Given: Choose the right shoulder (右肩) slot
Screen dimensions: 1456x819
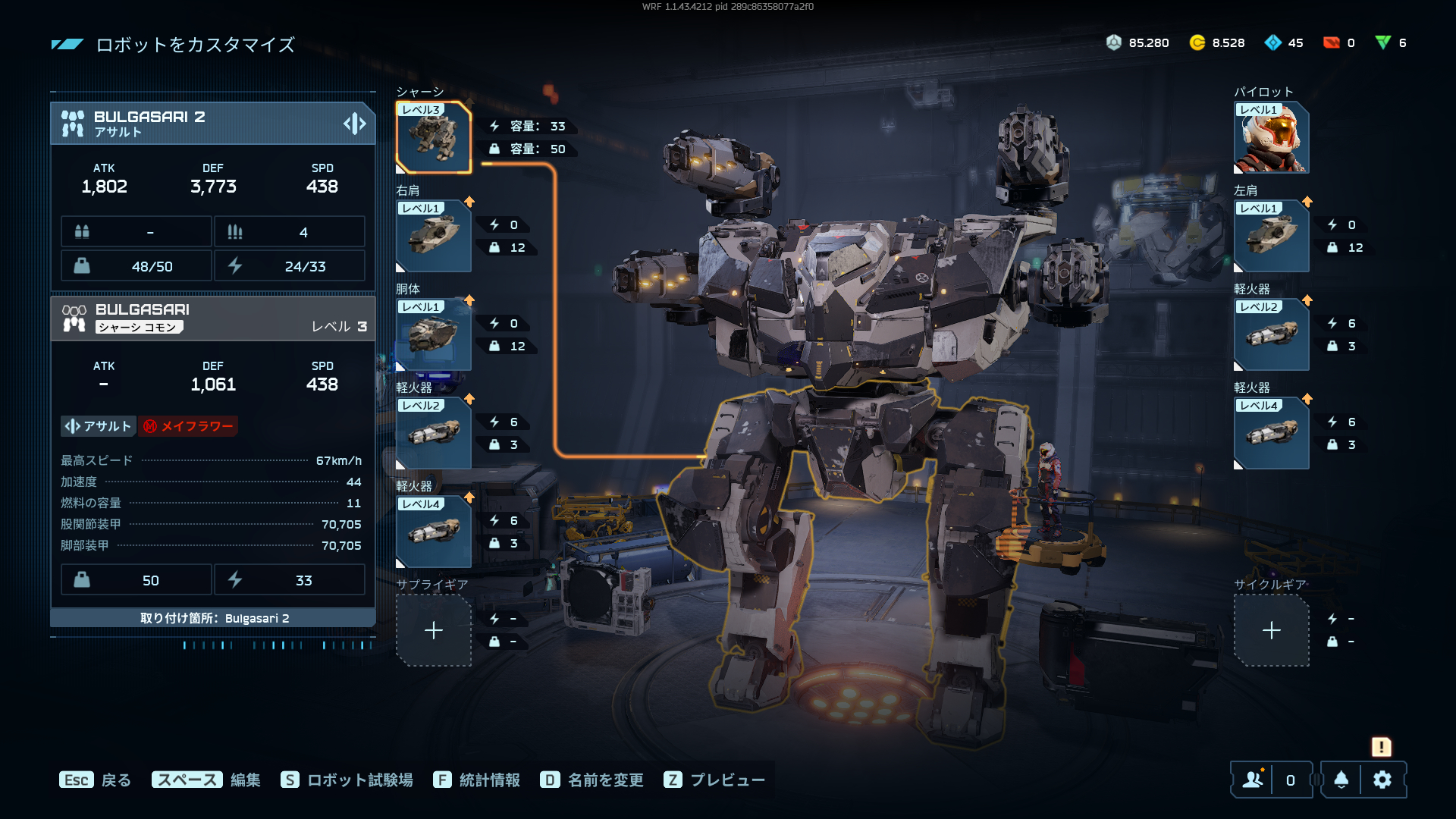Looking at the screenshot, I should (x=434, y=236).
